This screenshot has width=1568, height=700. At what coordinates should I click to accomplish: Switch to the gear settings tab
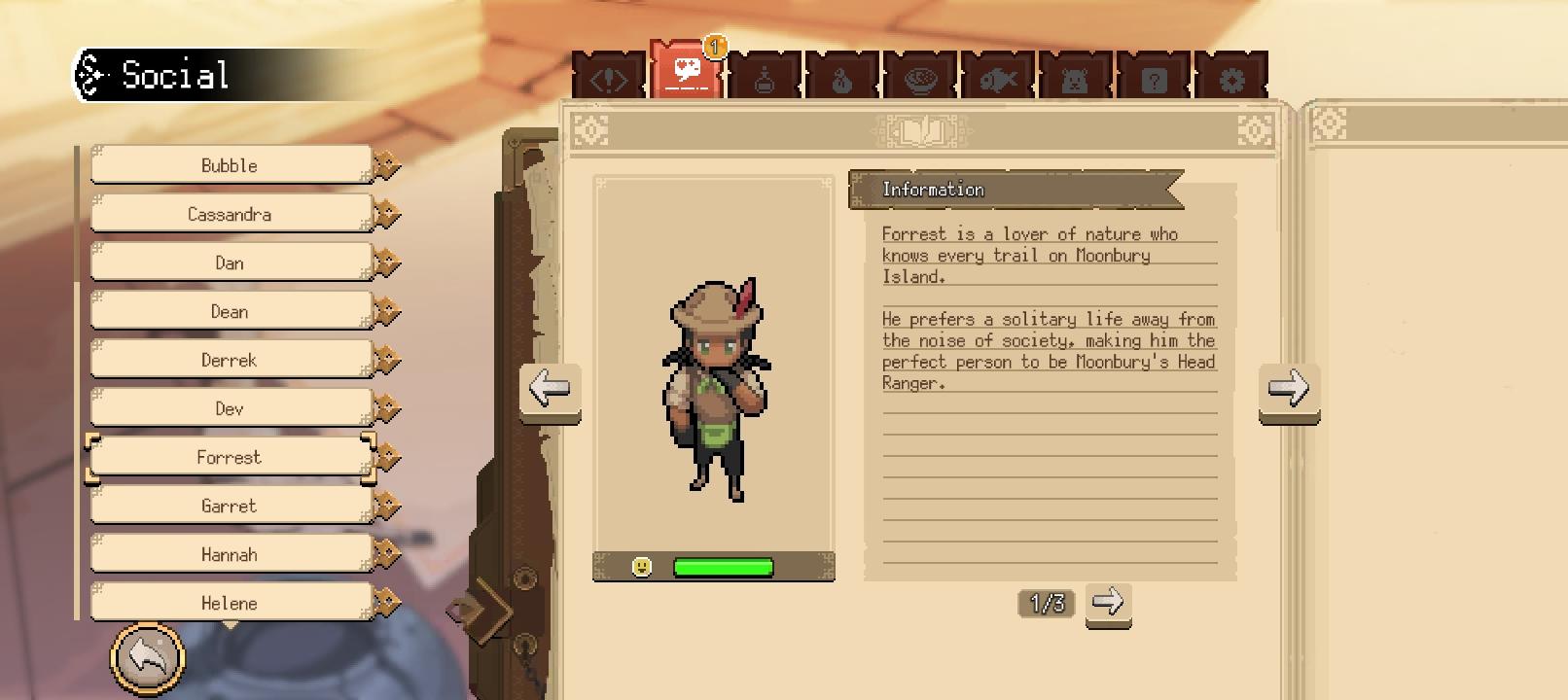(x=1231, y=79)
